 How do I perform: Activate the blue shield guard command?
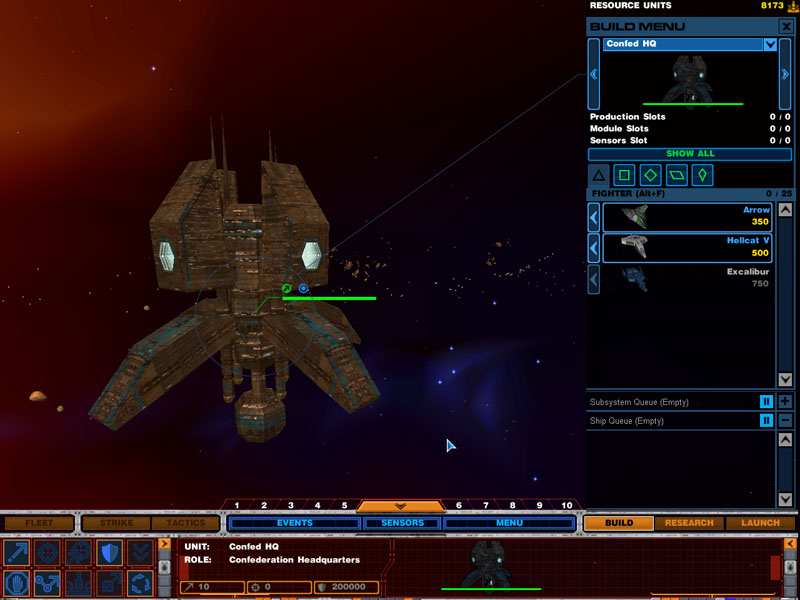point(109,553)
